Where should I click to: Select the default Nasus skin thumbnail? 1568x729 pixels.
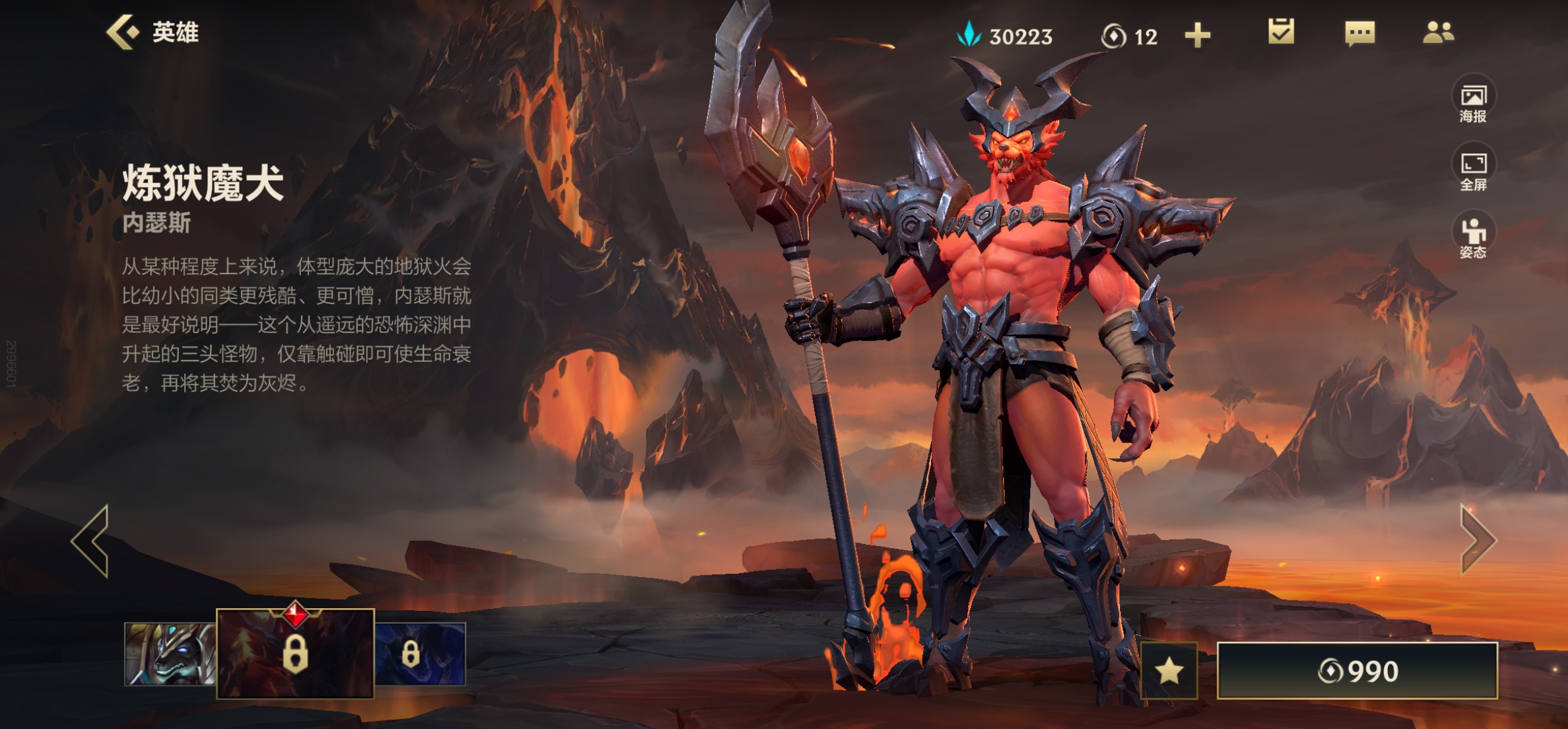(170, 654)
